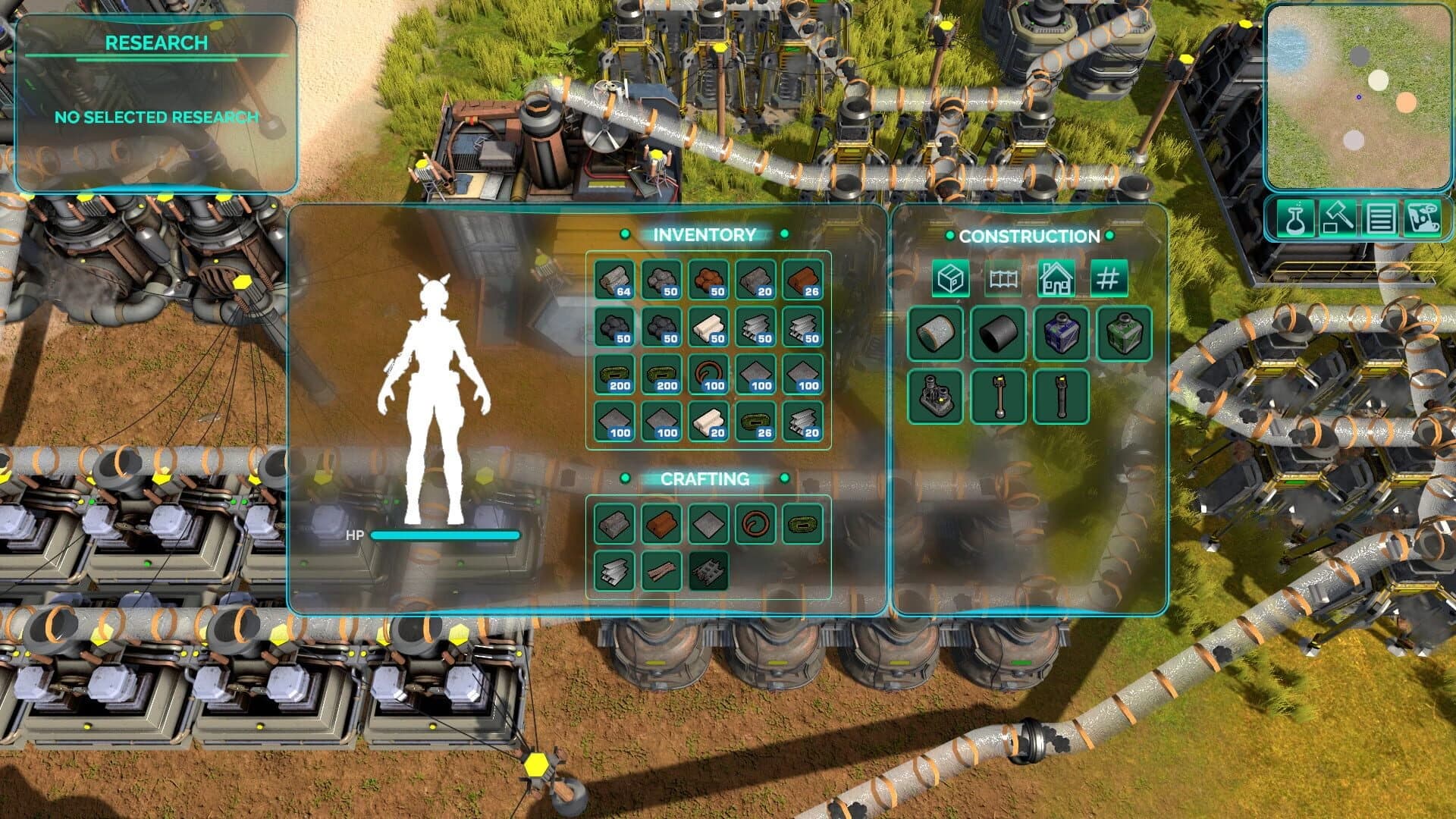This screenshot has height=819, width=1456.
Task: Select the black pipe construction item
Action: 999,334
